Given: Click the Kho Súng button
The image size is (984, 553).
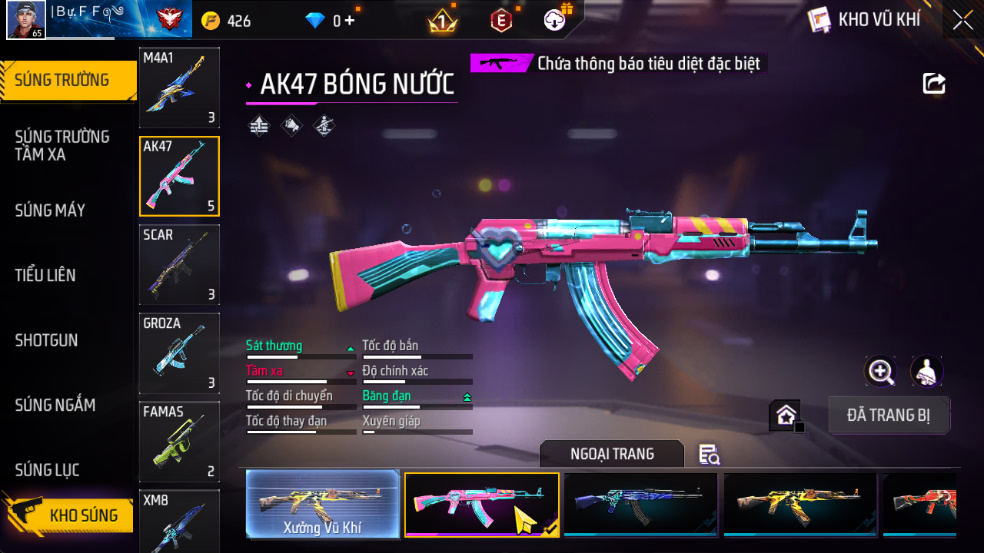Looking at the screenshot, I should coord(70,516).
